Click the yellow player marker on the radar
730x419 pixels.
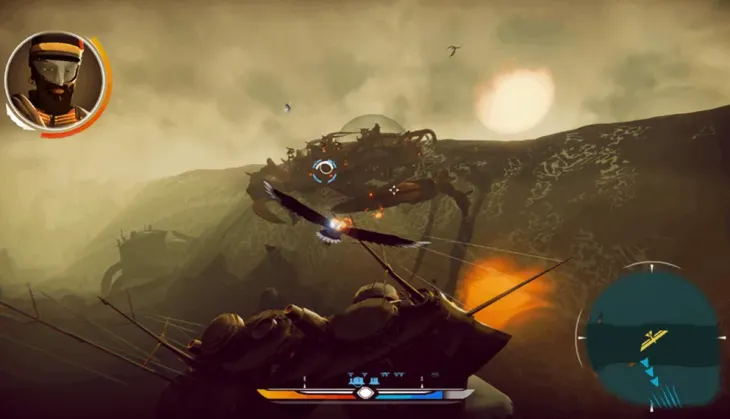(x=653, y=339)
